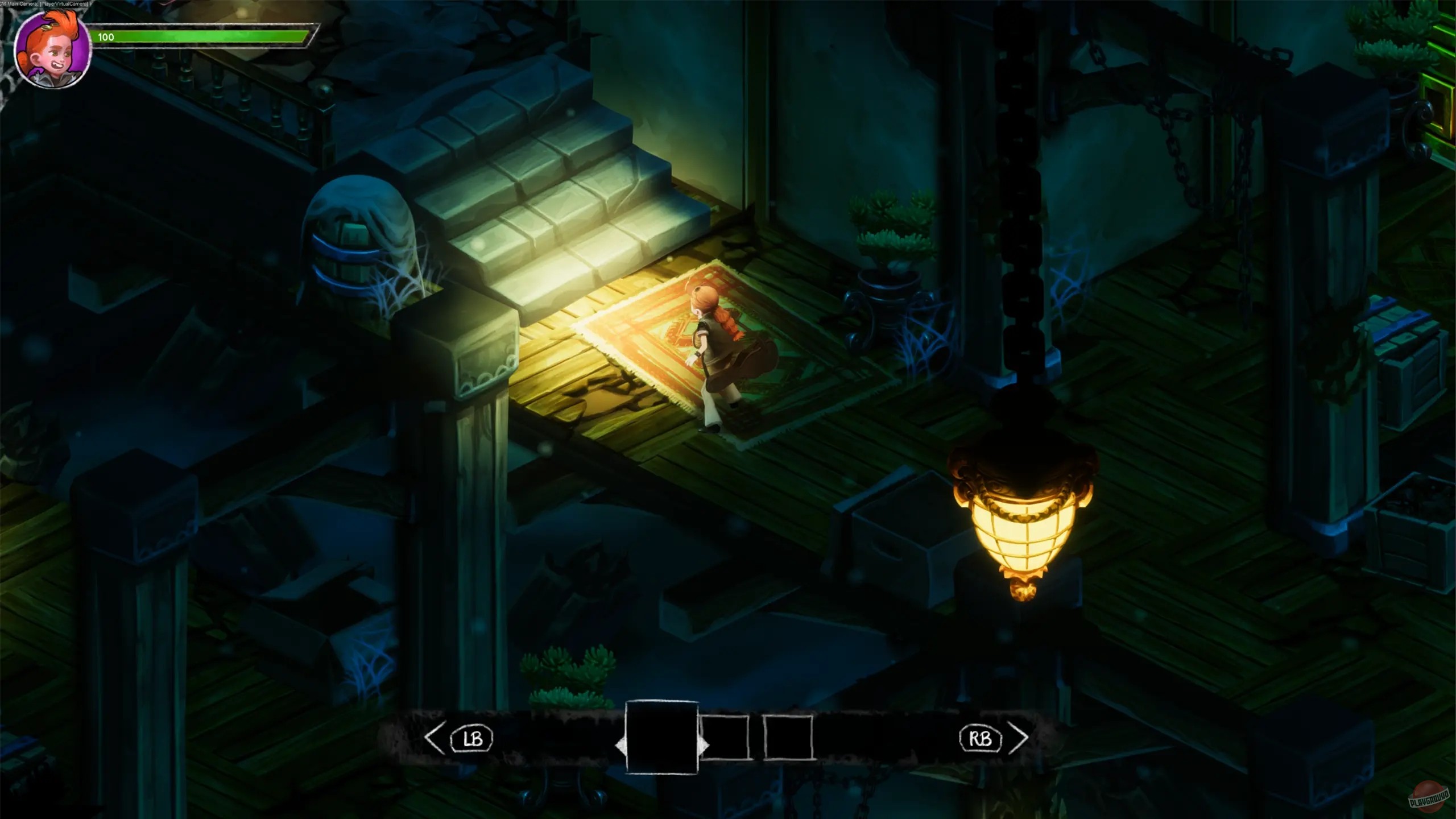
Task: Switch to the next hotbar page via RB
Action: coord(981,739)
